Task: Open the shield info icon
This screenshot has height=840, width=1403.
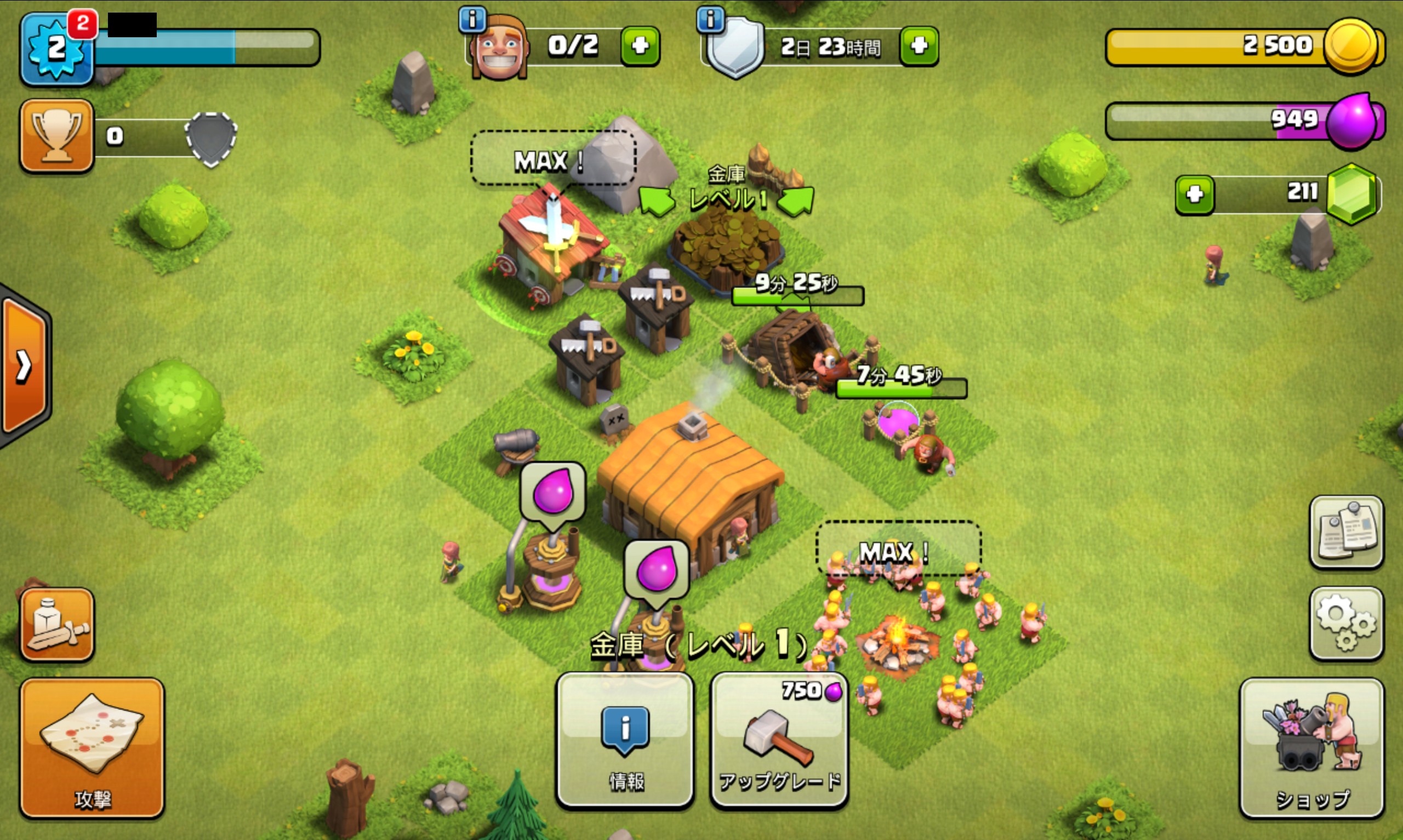Action: [x=710, y=20]
